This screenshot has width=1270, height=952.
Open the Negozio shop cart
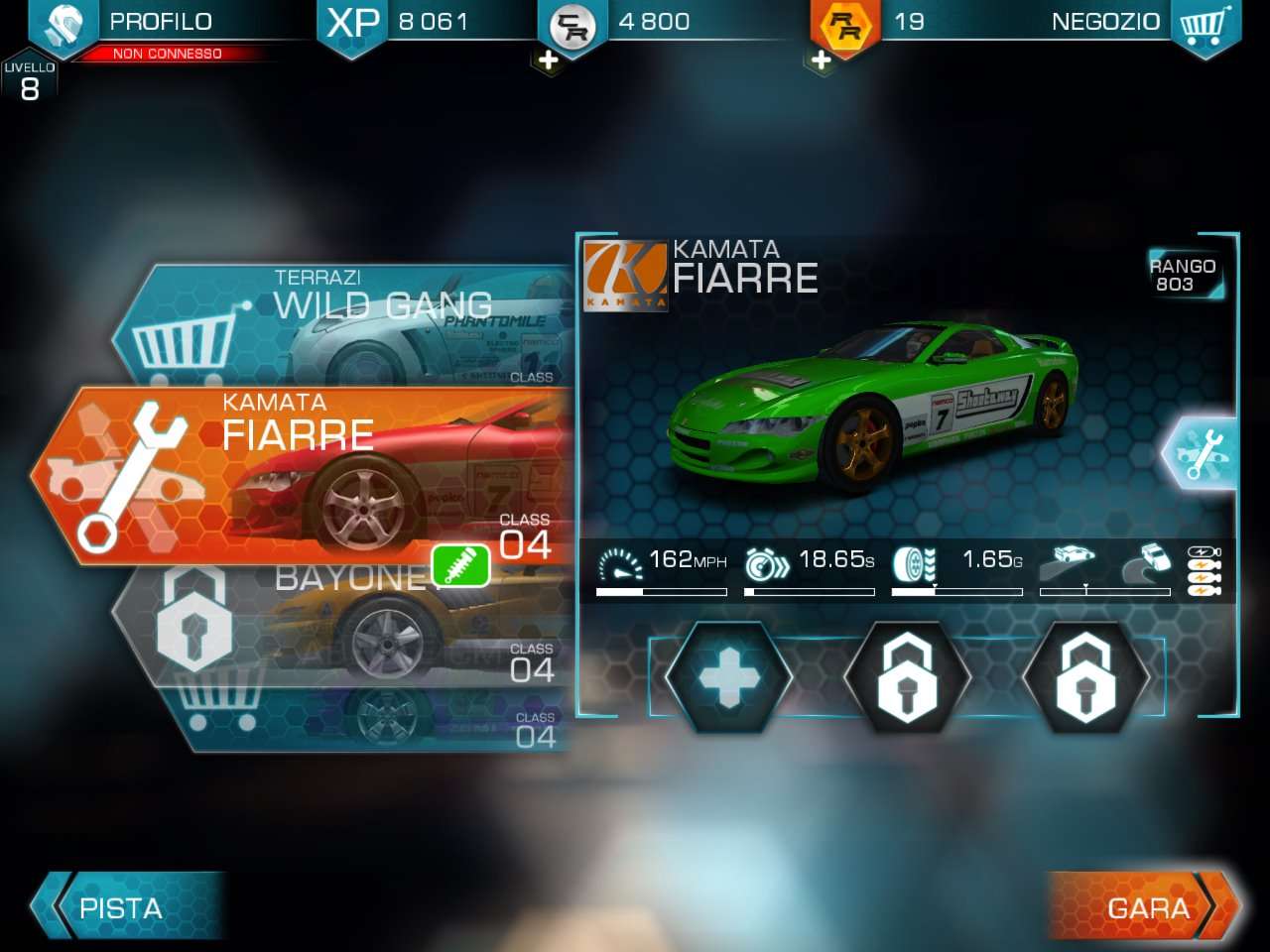pyautogui.click(x=1205, y=24)
